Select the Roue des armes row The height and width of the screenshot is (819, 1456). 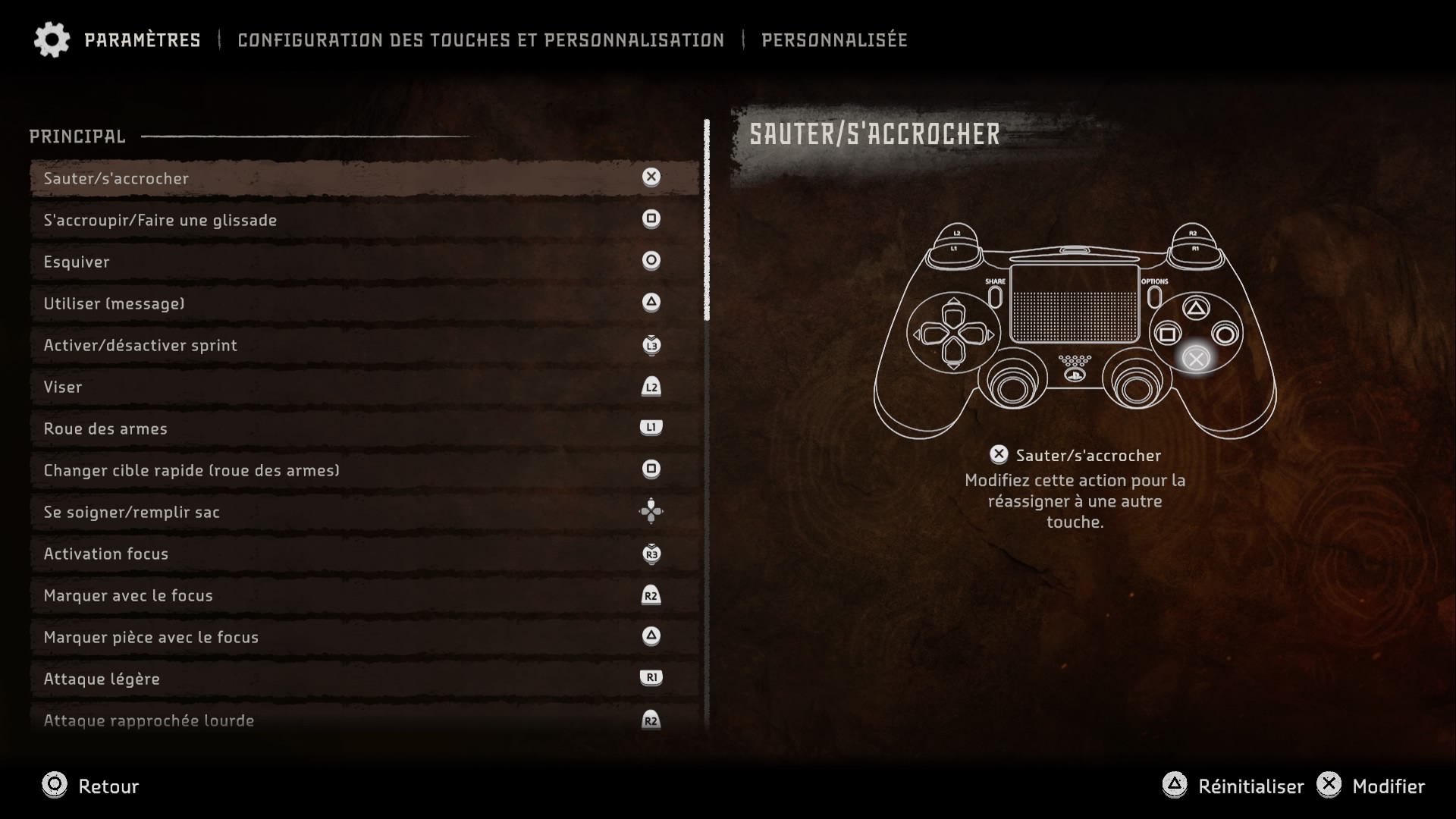click(364, 428)
